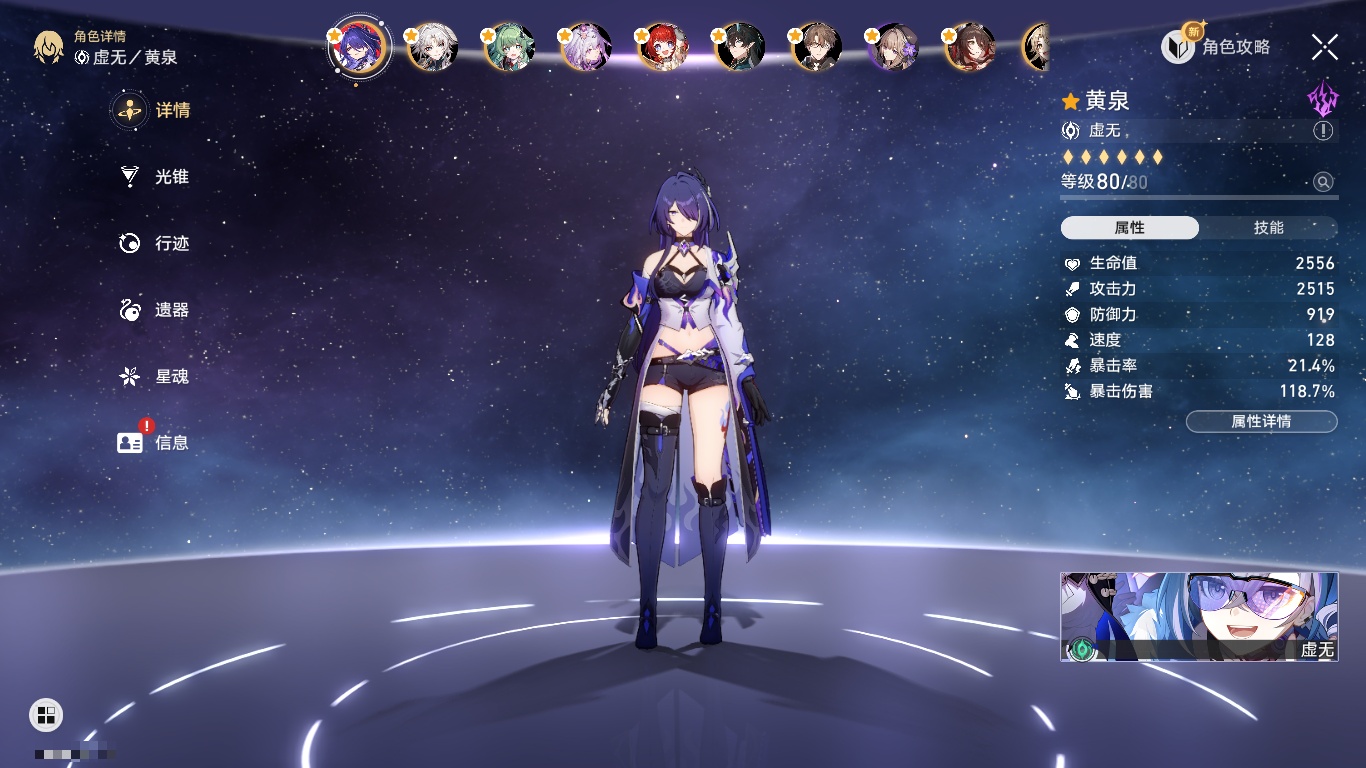Choose the red-haired character portrait
The image size is (1366, 768).
pyautogui.click(x=662, y=47)
